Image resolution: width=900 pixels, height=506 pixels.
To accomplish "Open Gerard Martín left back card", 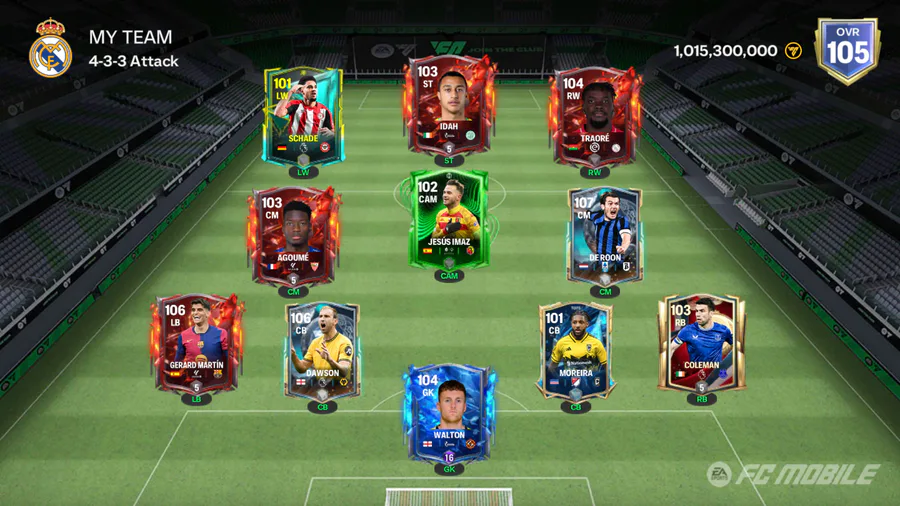I will click(197, 345).
